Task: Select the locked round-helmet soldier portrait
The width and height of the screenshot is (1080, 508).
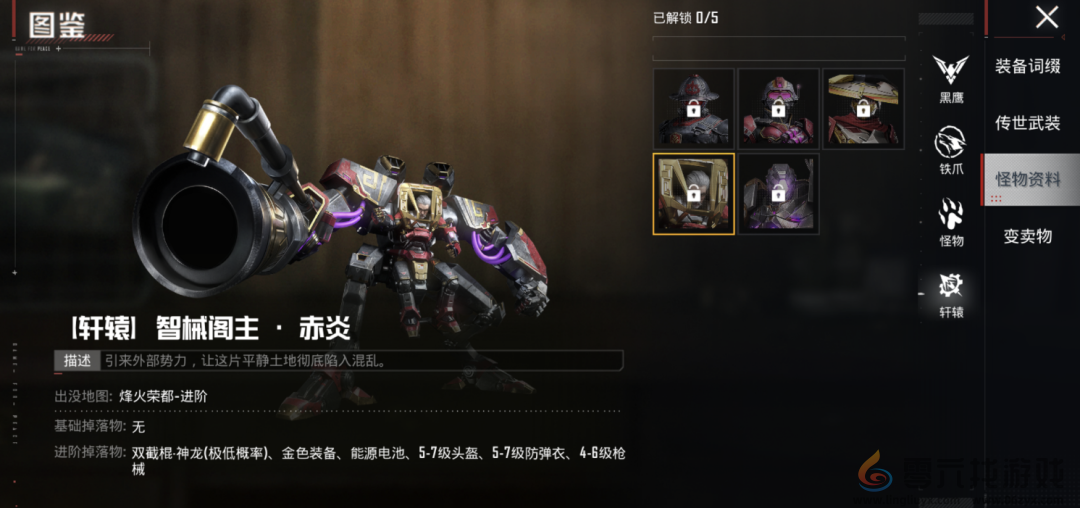Action: (693, 108)
